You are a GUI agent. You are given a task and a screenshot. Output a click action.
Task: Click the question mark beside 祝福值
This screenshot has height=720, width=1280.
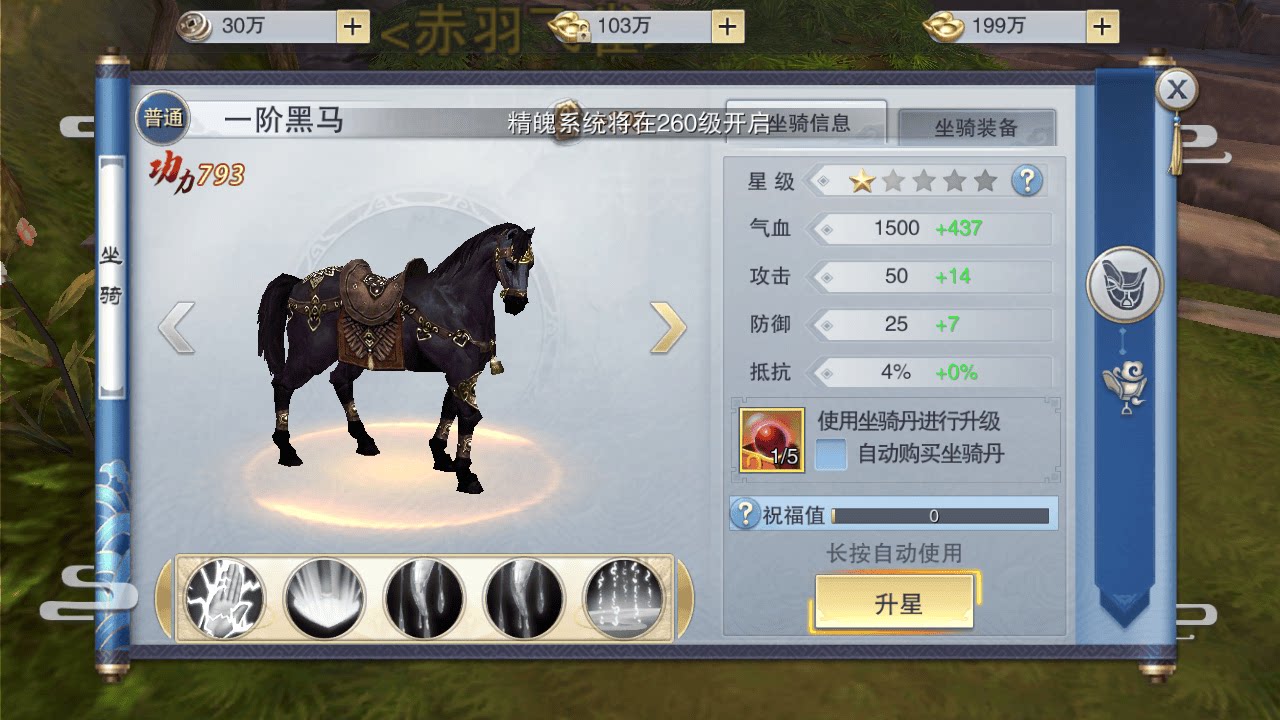[744, 515]
